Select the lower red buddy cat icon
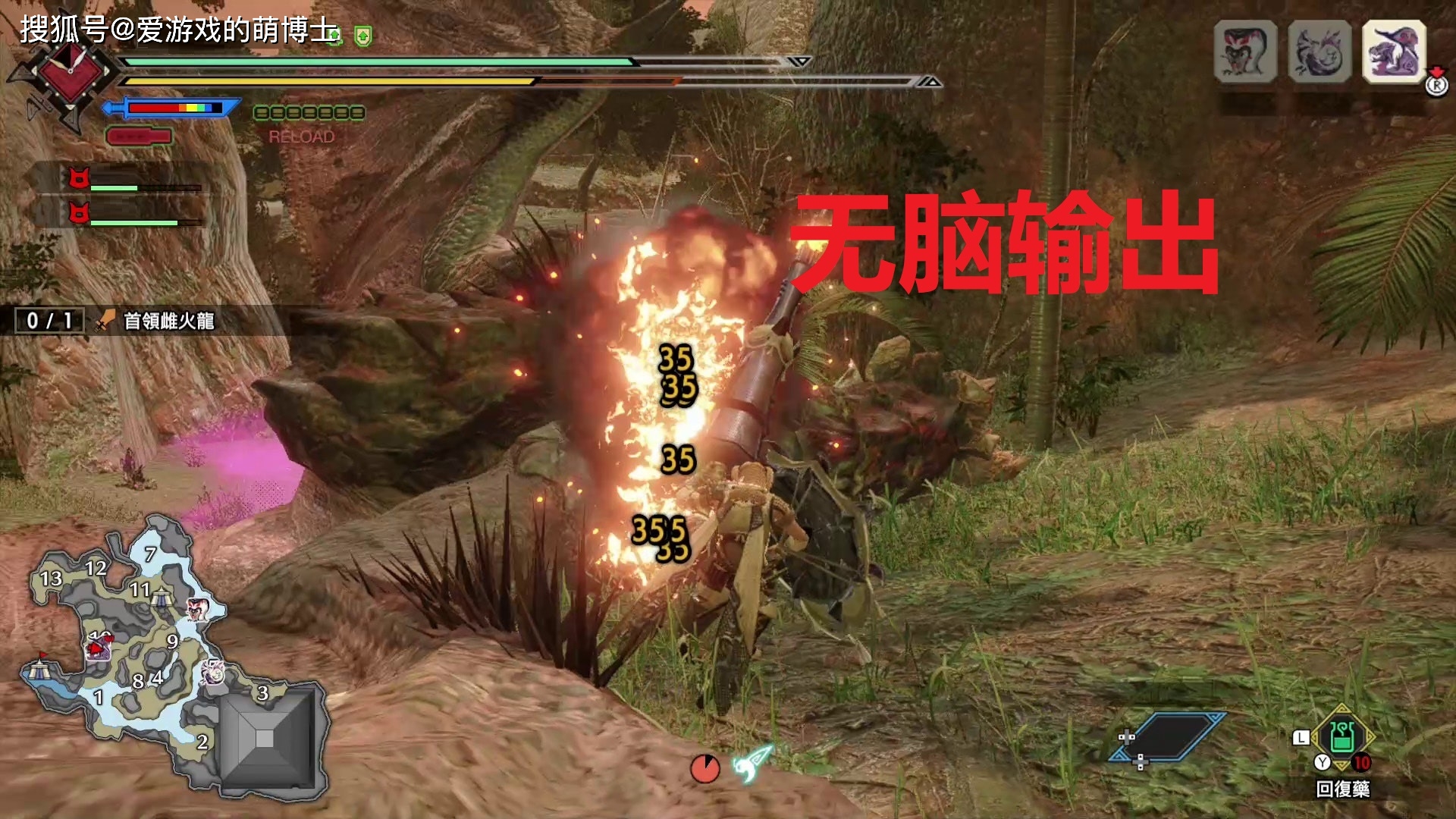The width and height of the screenshot is (1456, 819). (79, 213)
